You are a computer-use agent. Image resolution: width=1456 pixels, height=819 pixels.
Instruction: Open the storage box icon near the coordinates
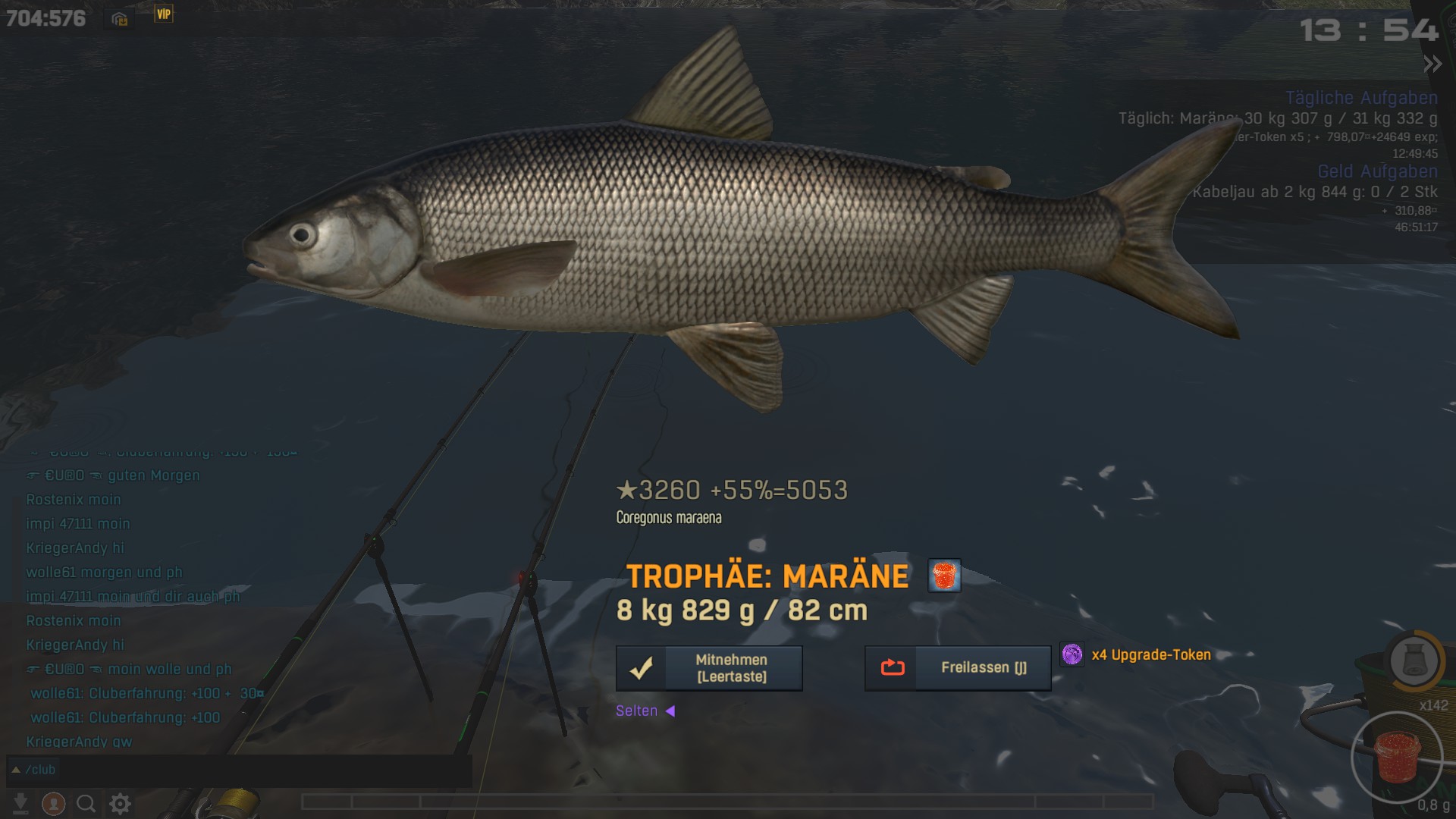coord(120,19)
